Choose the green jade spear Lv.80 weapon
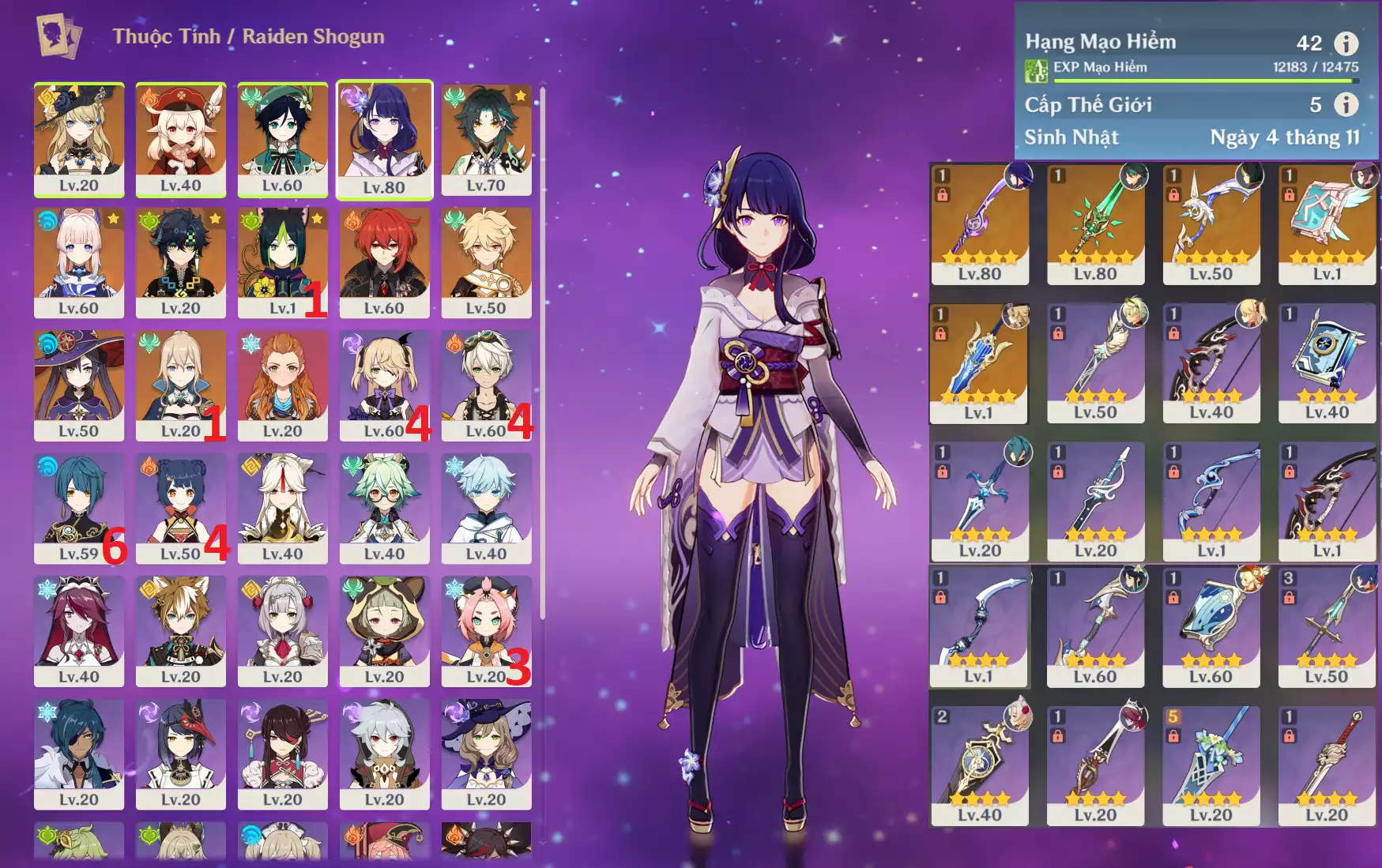 [x=1095, y=224]
